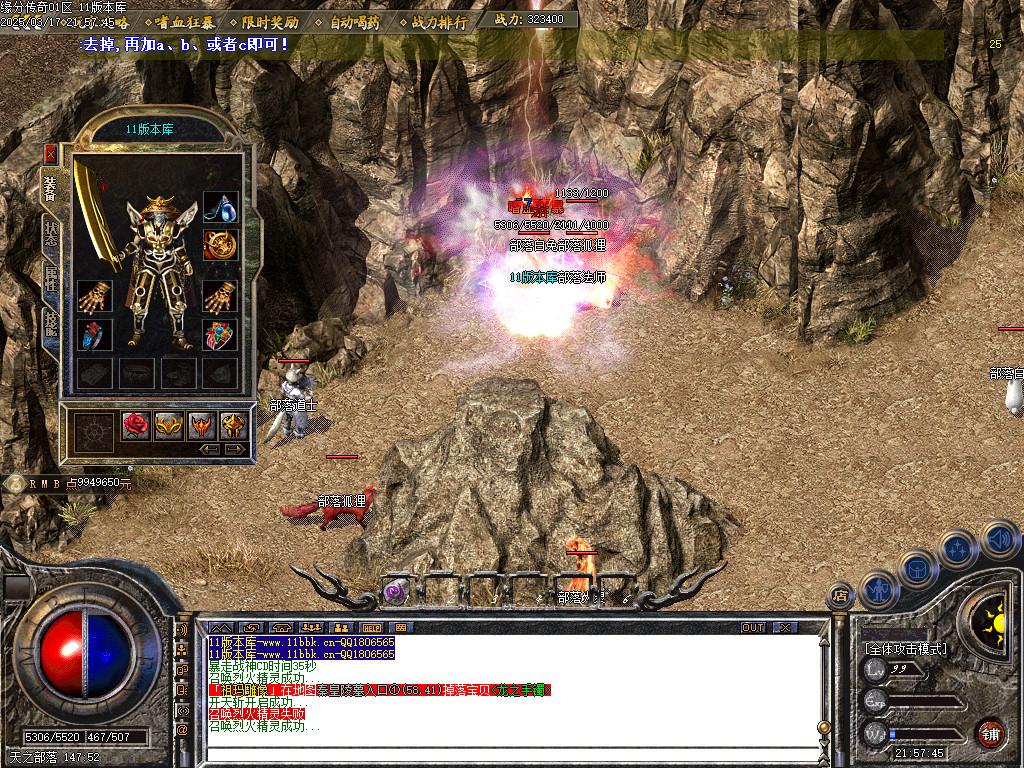Open the 嗜血狂暴 top menu entry
Image resolution: width=1024 pixels, height=768 pixels.
[x=184, y=21]
